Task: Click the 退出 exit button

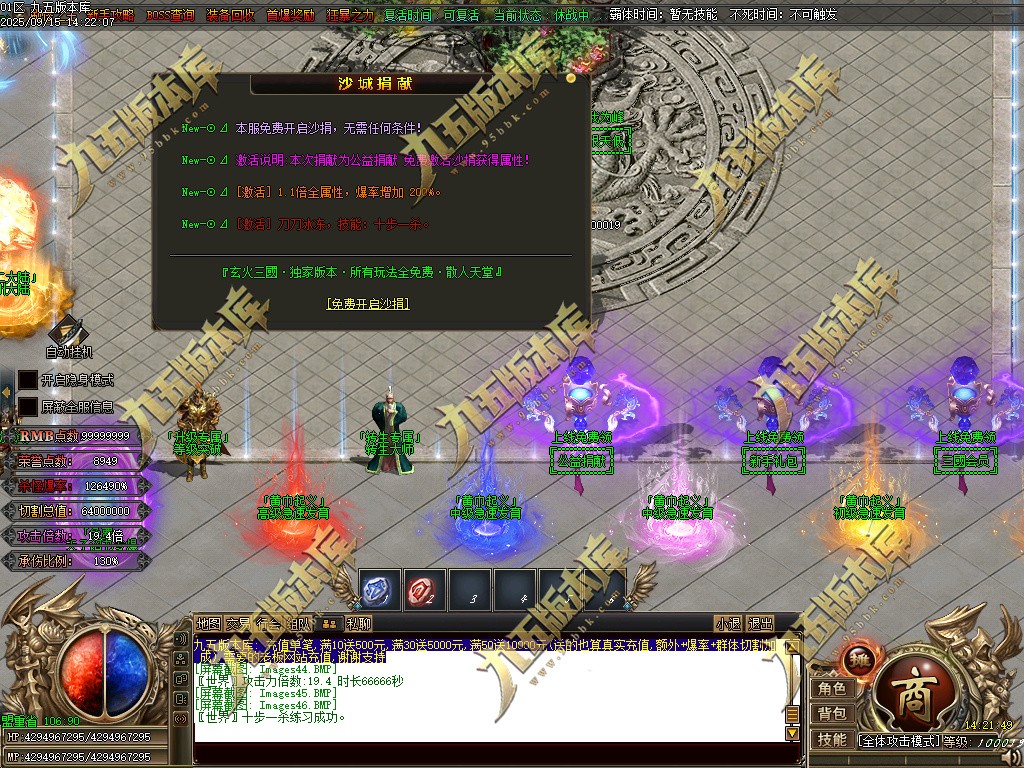Action: click(x=760, y=623)
